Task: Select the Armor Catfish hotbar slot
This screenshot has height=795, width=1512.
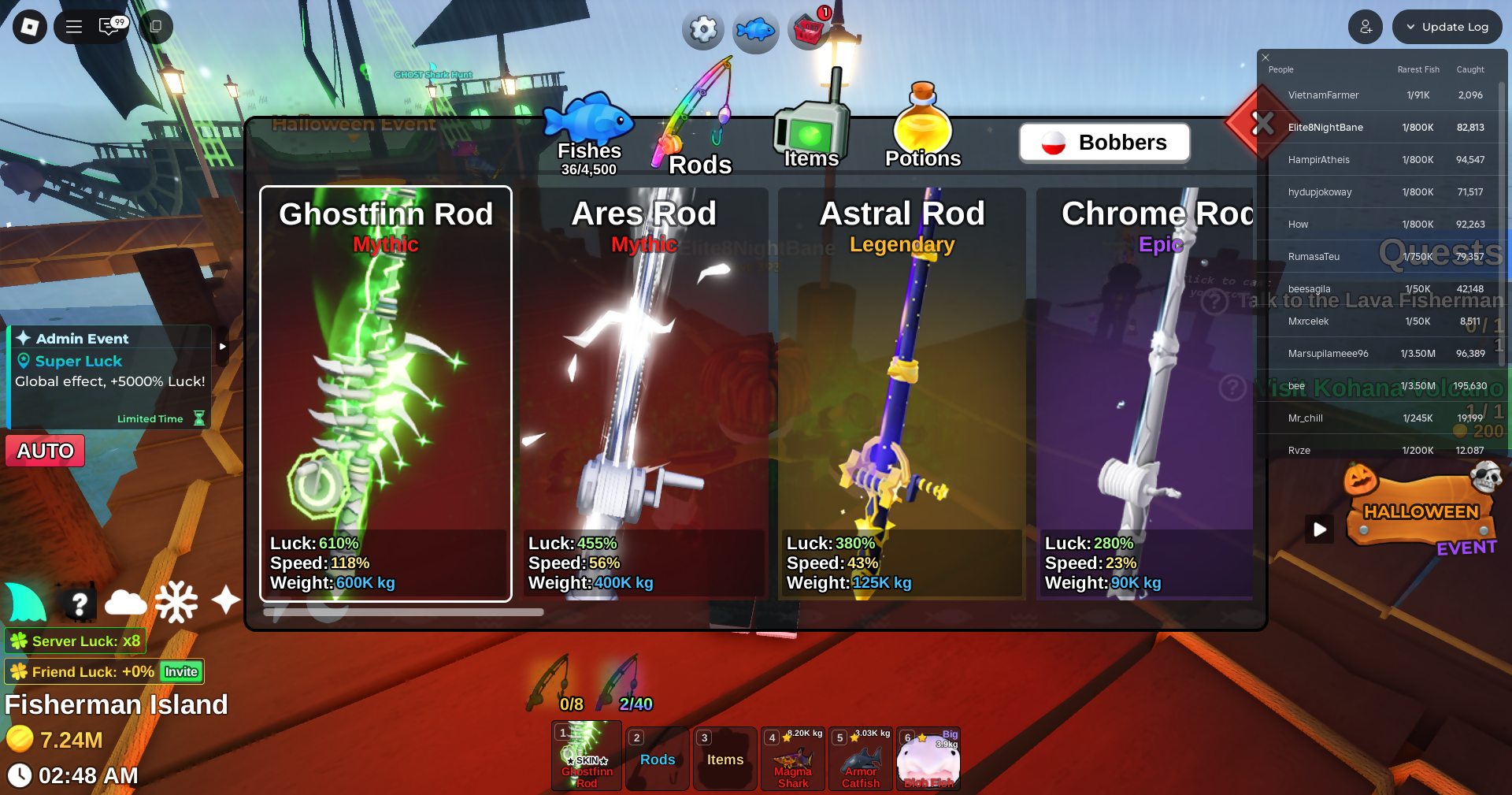Action: 861,760
